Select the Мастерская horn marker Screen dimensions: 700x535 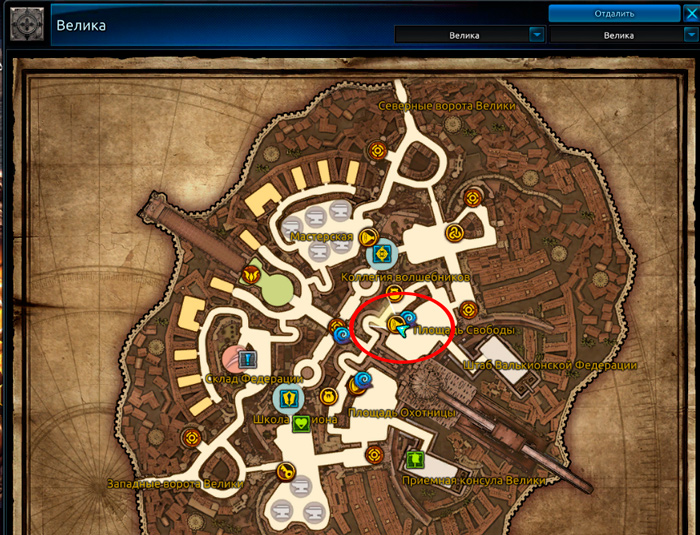[367, 238]
